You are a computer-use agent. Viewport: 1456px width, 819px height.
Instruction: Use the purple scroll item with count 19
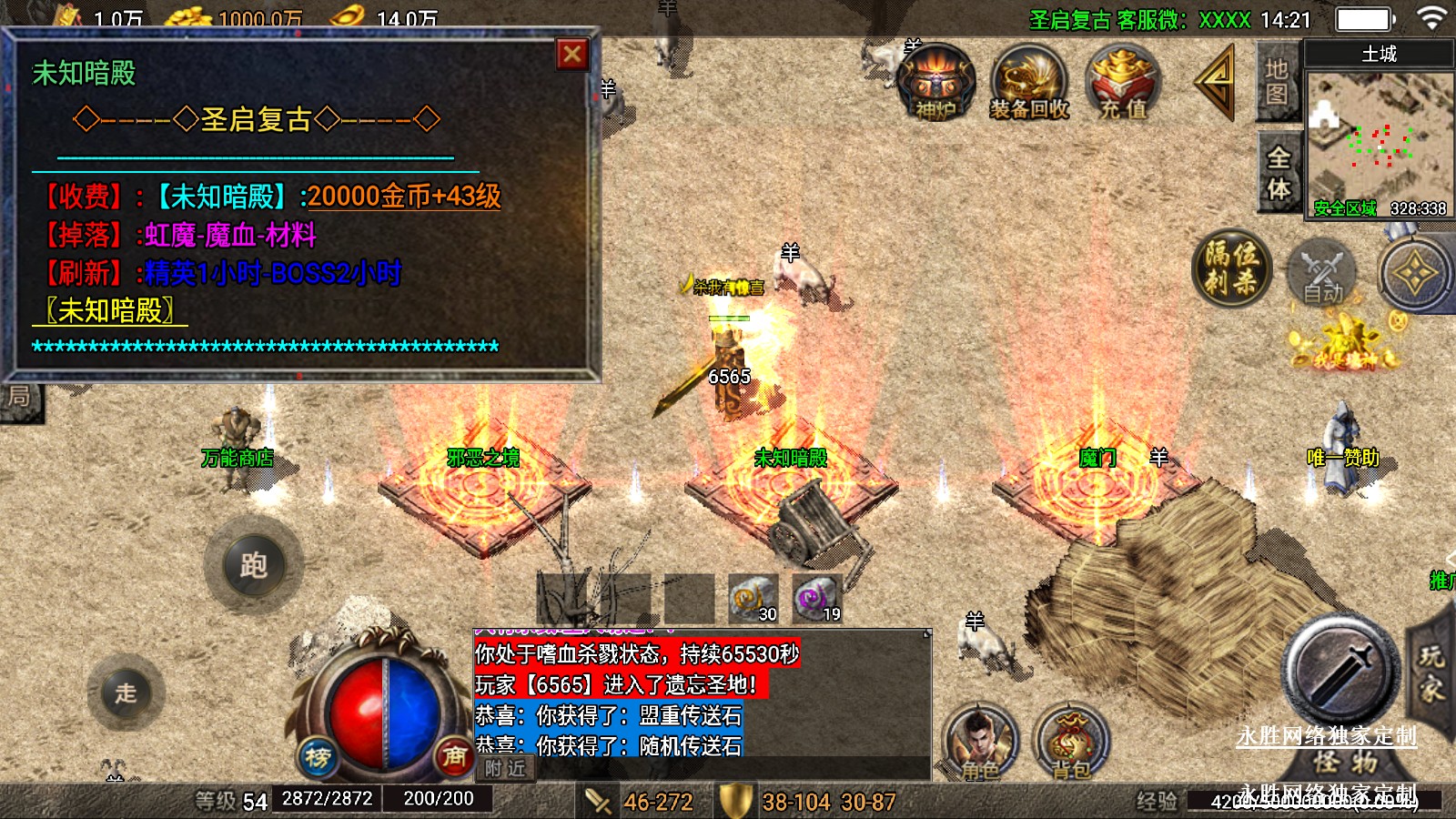point(815,598)
